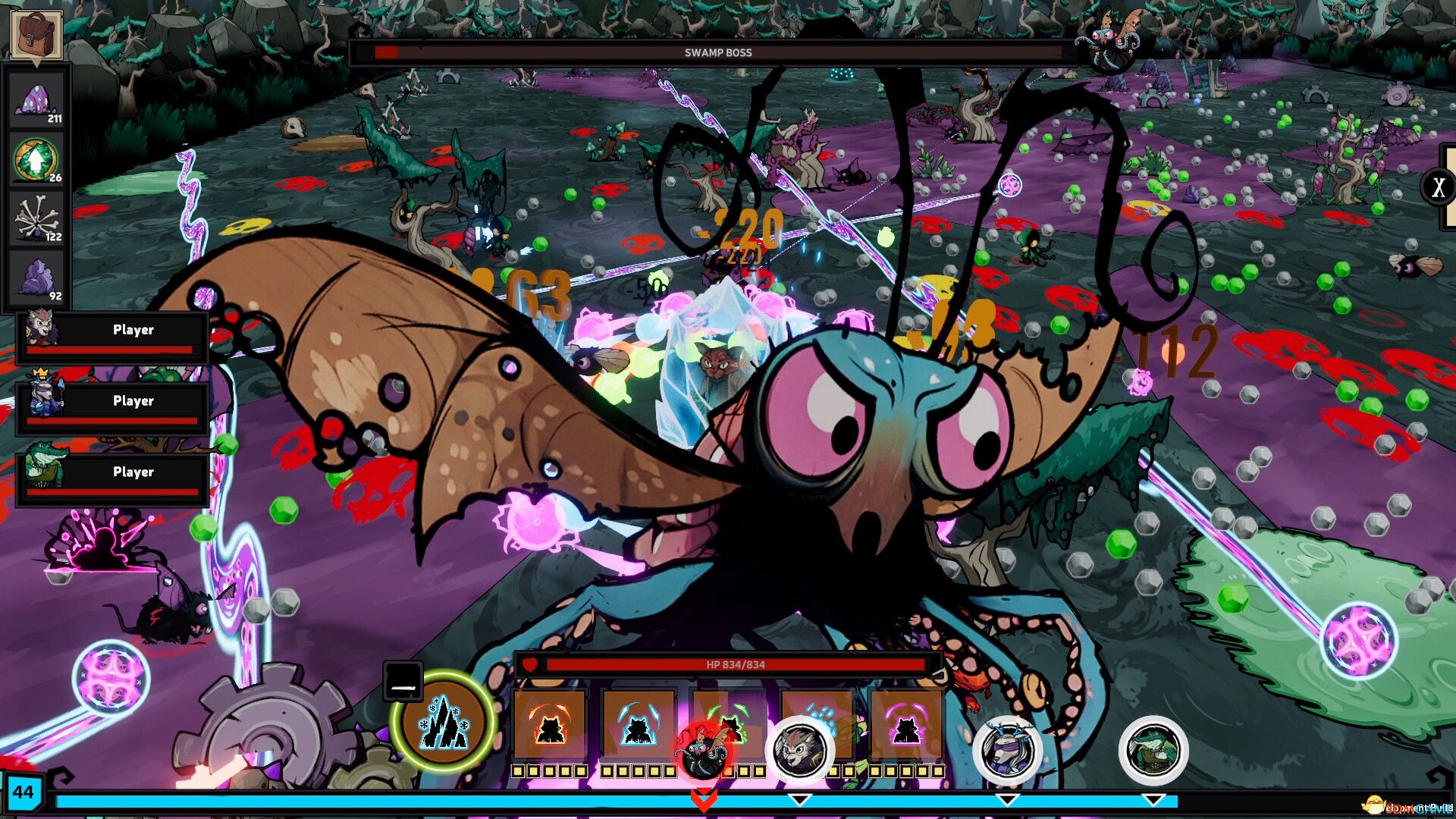The image size is (1456, 819).
Task: Click the black triangle marker under the wolf portrait
Action: coord(799,799)
